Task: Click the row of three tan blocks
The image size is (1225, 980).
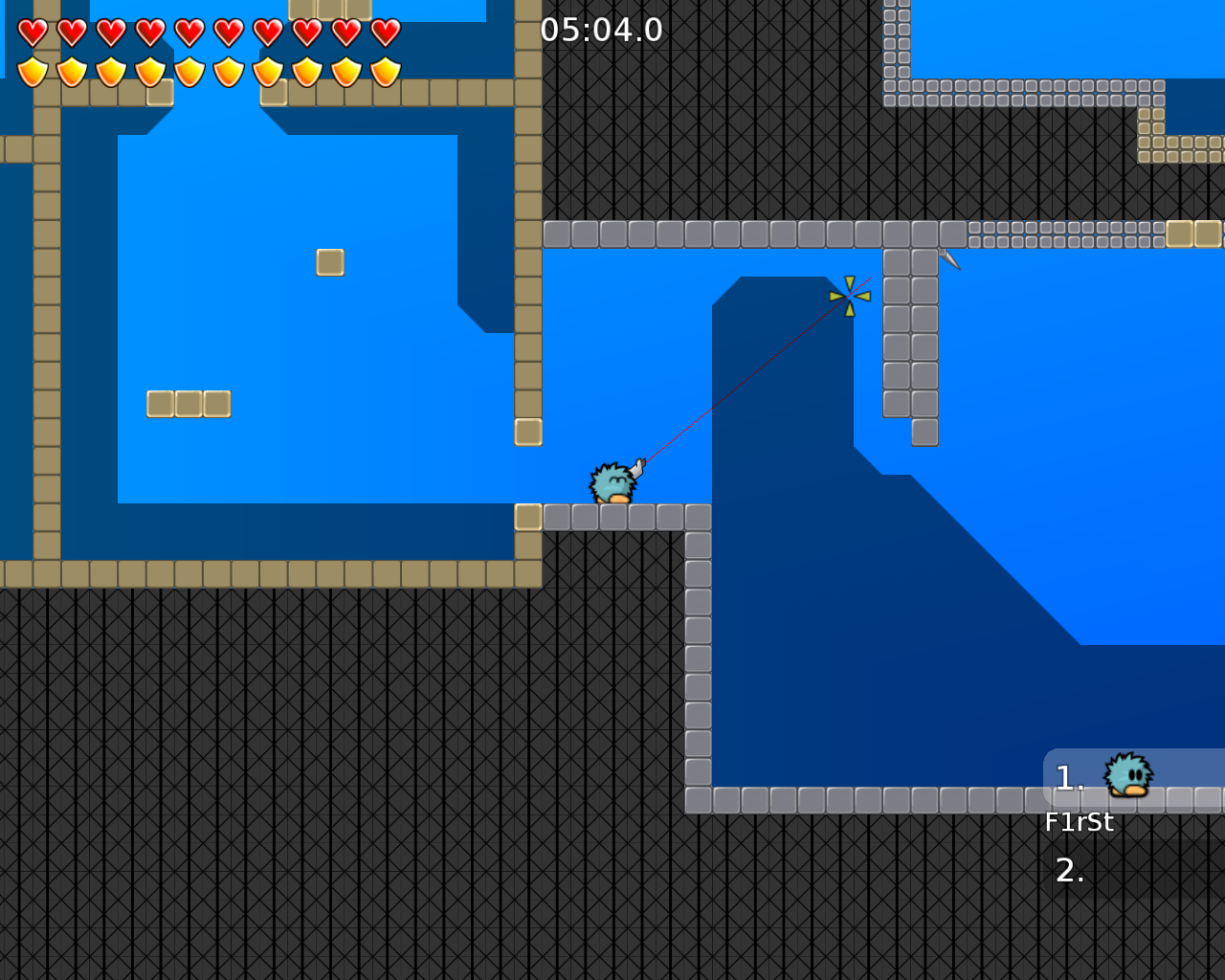Action: pos(189,404)
